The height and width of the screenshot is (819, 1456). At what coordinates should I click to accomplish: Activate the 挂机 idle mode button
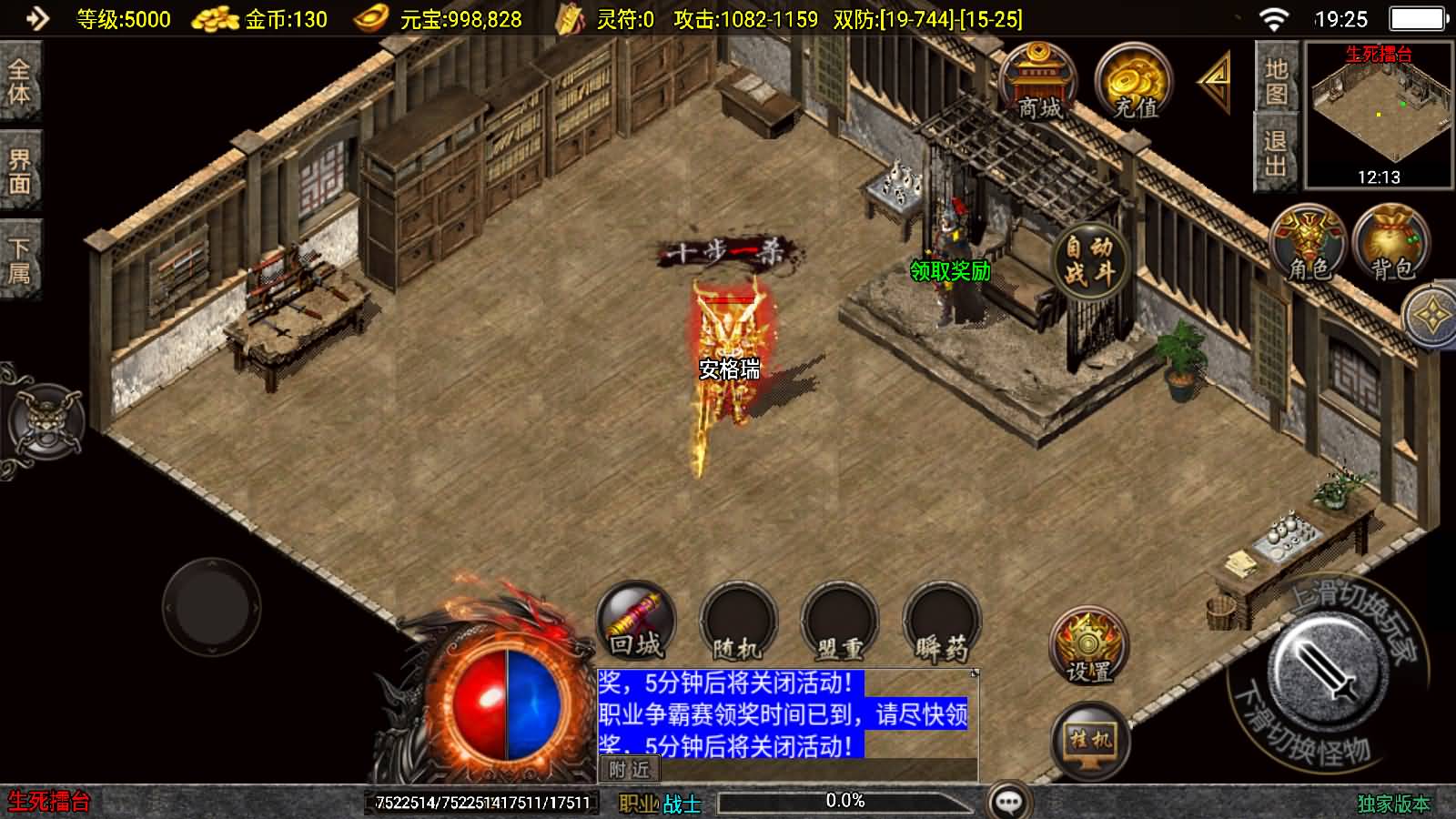(x=1090, y=741)
